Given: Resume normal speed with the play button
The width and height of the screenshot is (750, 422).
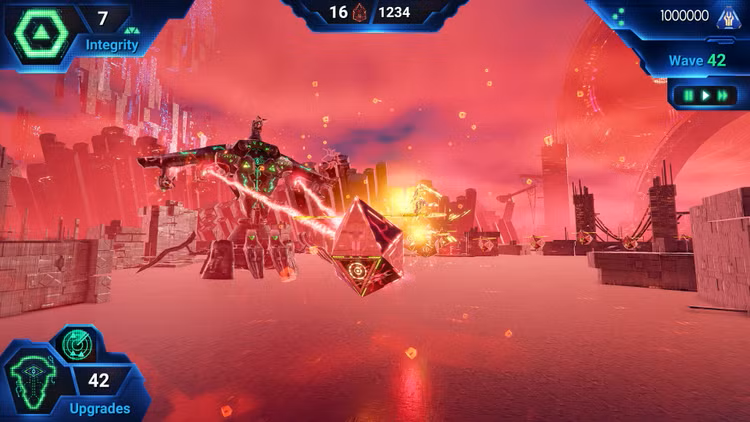Looking at the screenshot, I should pos(704,96).
